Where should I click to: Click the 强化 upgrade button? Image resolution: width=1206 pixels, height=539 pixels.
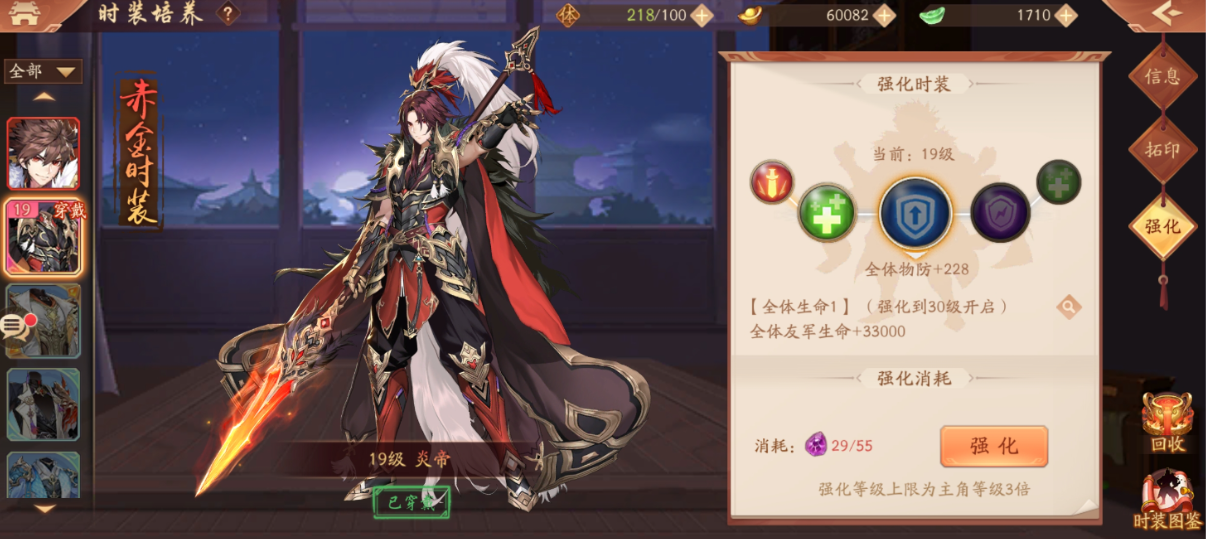993,446
